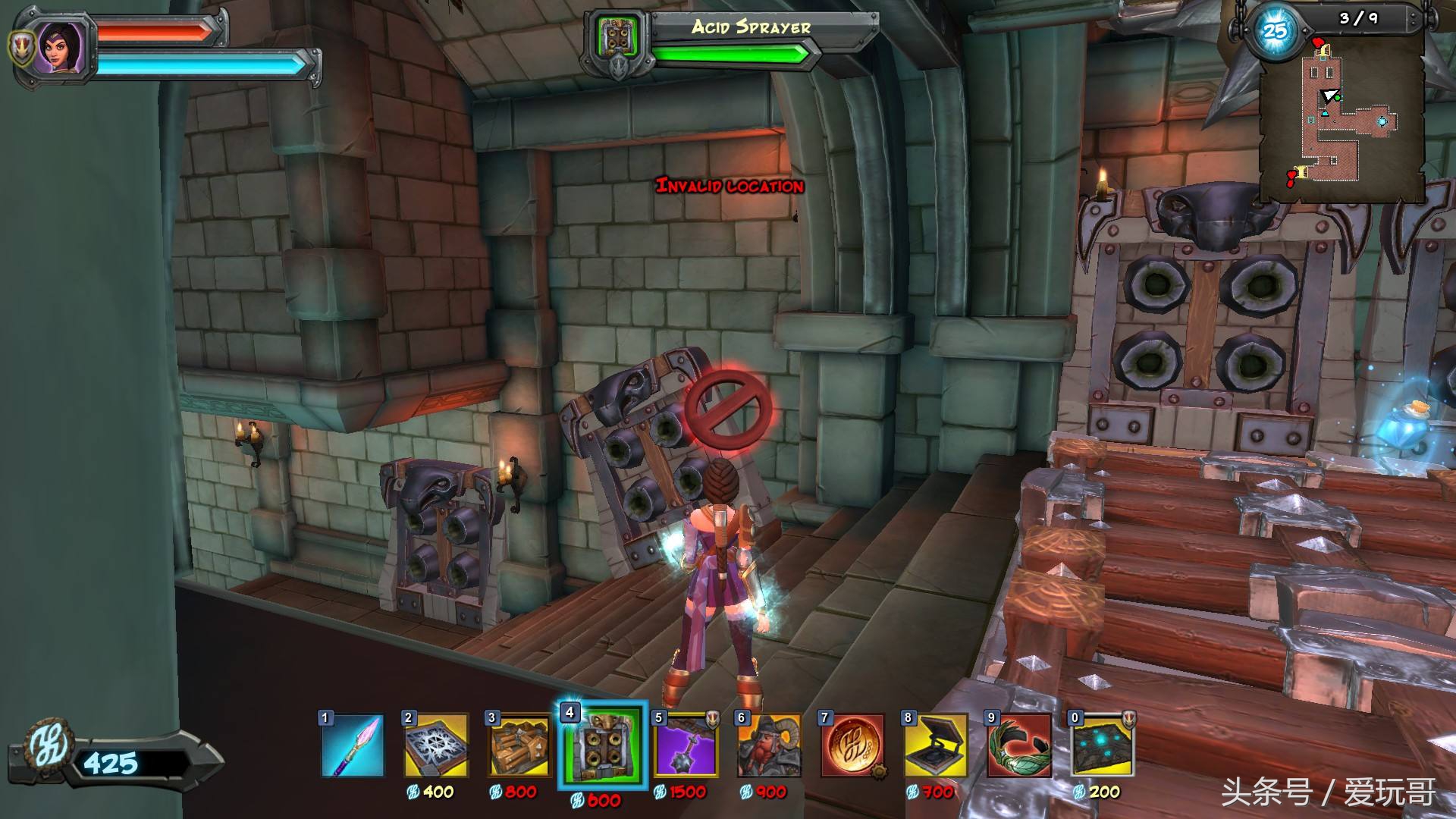Choose the dwarf guardian slot
The image size is (1456, 819).
click(769, 745)
